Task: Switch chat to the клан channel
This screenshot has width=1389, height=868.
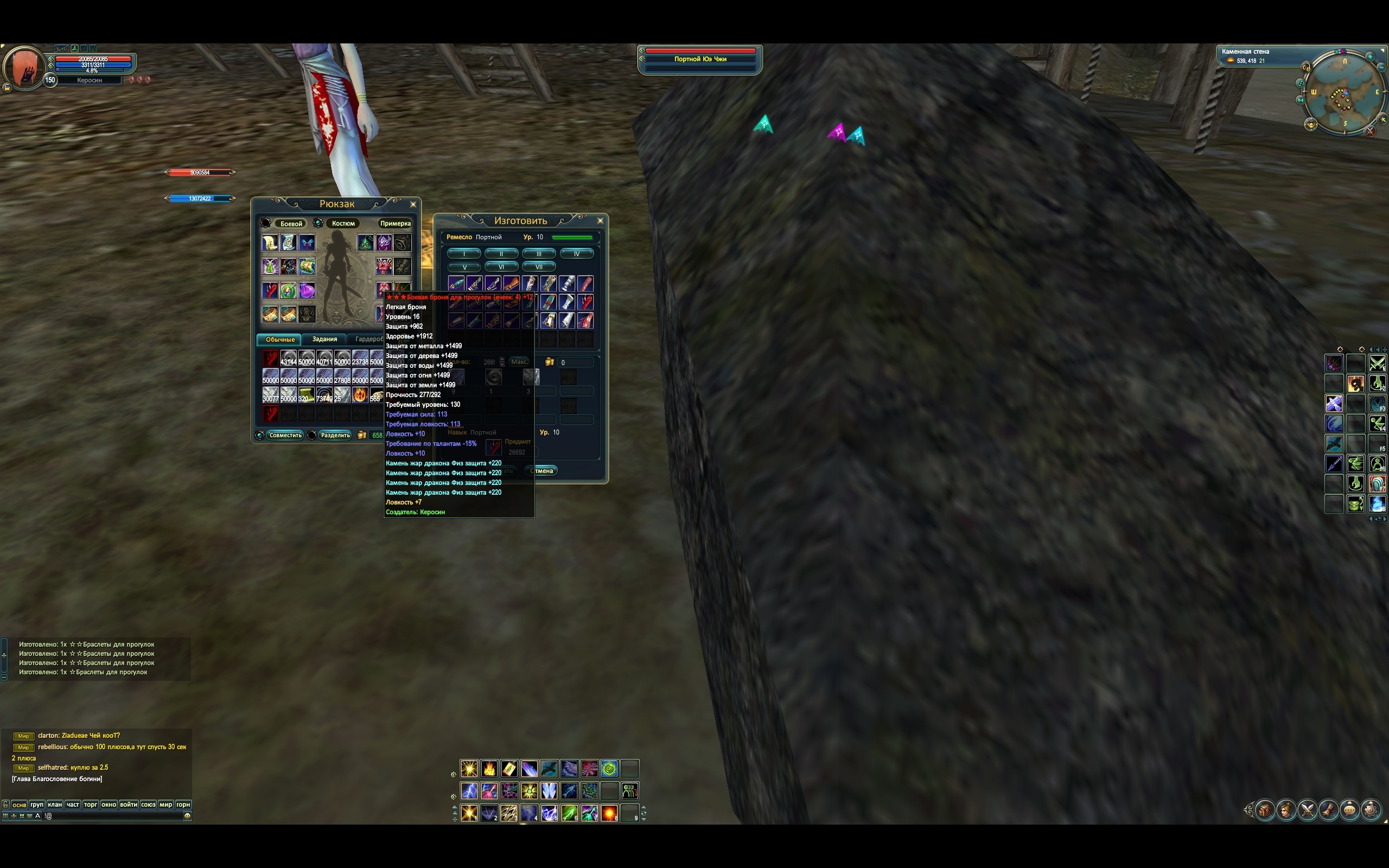Action: pyautogui.click(x=54, y=805)
